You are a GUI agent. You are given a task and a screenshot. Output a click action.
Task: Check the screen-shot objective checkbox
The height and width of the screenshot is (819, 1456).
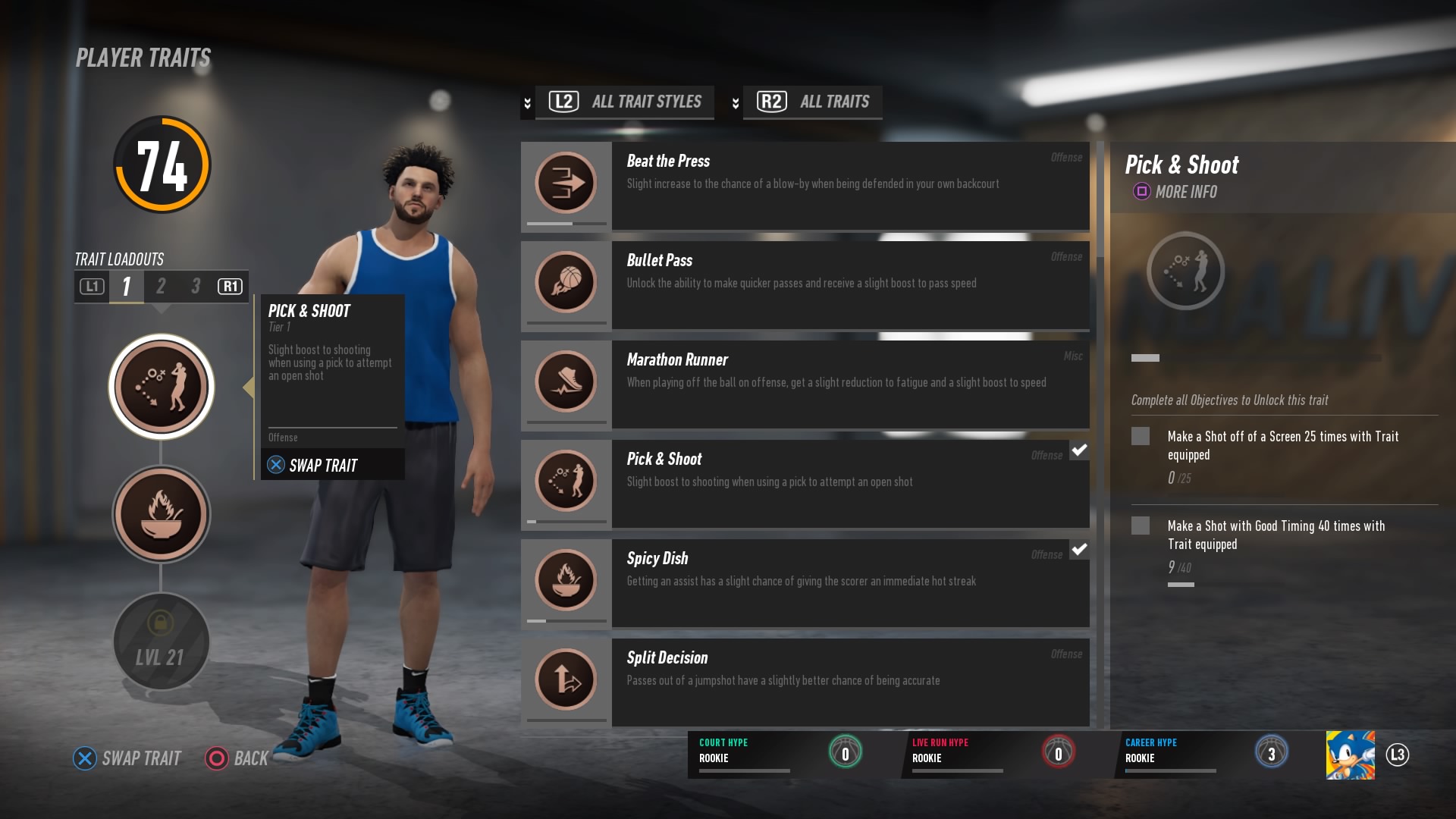coord(1141,438)
